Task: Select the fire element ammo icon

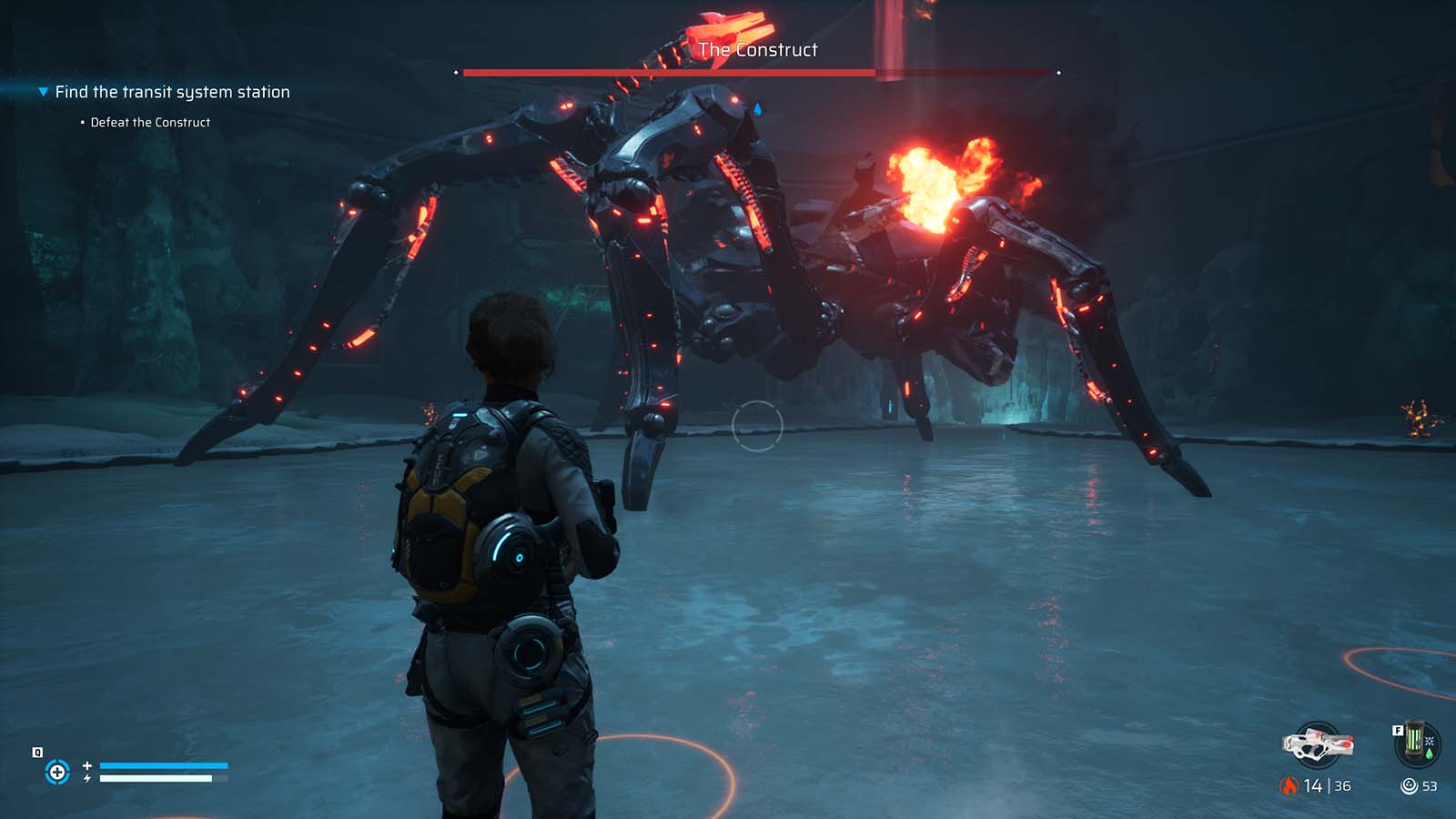Action: tap(1289, 785)
